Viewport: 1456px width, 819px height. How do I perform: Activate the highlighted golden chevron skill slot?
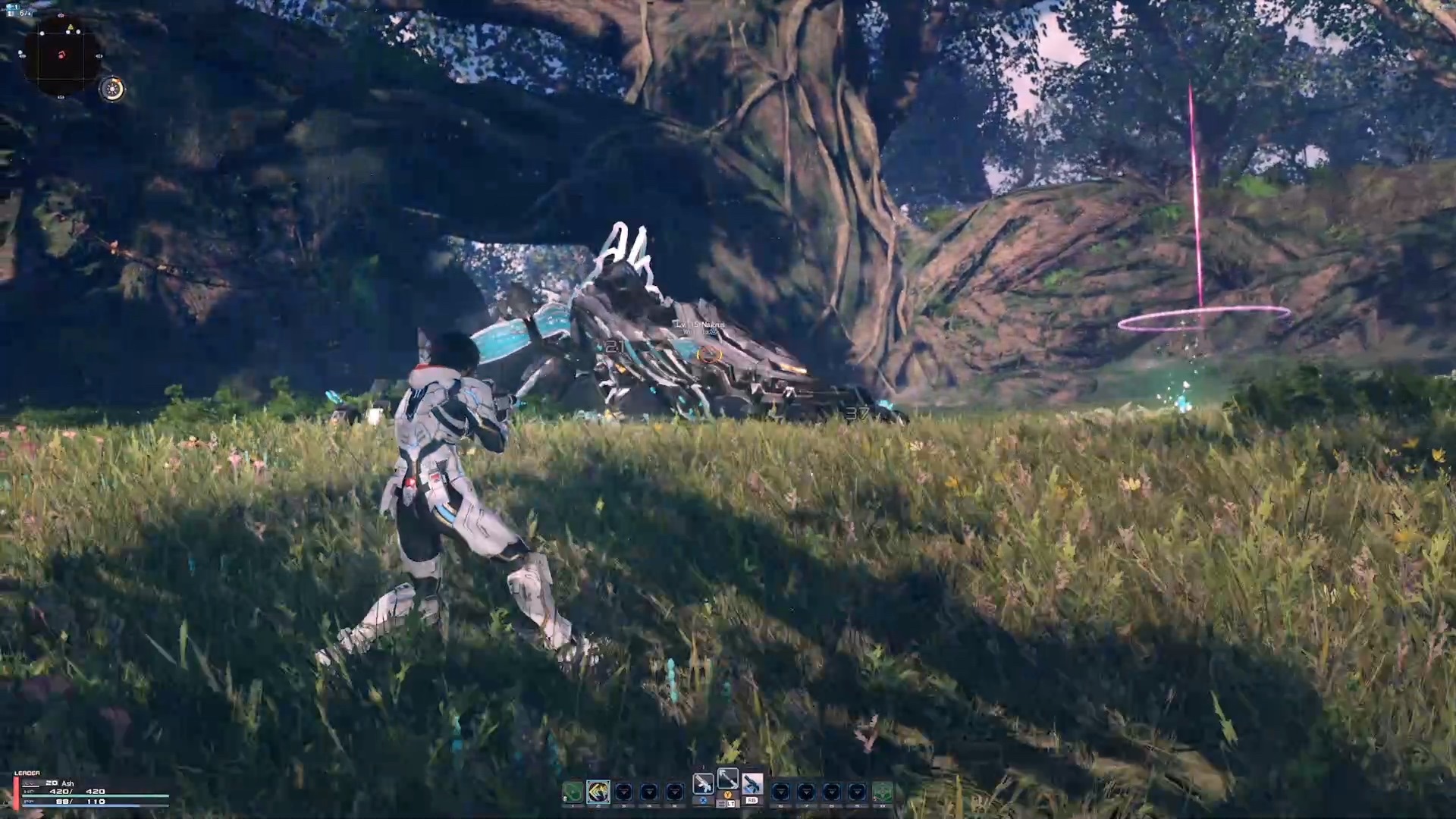coord(598,792)
